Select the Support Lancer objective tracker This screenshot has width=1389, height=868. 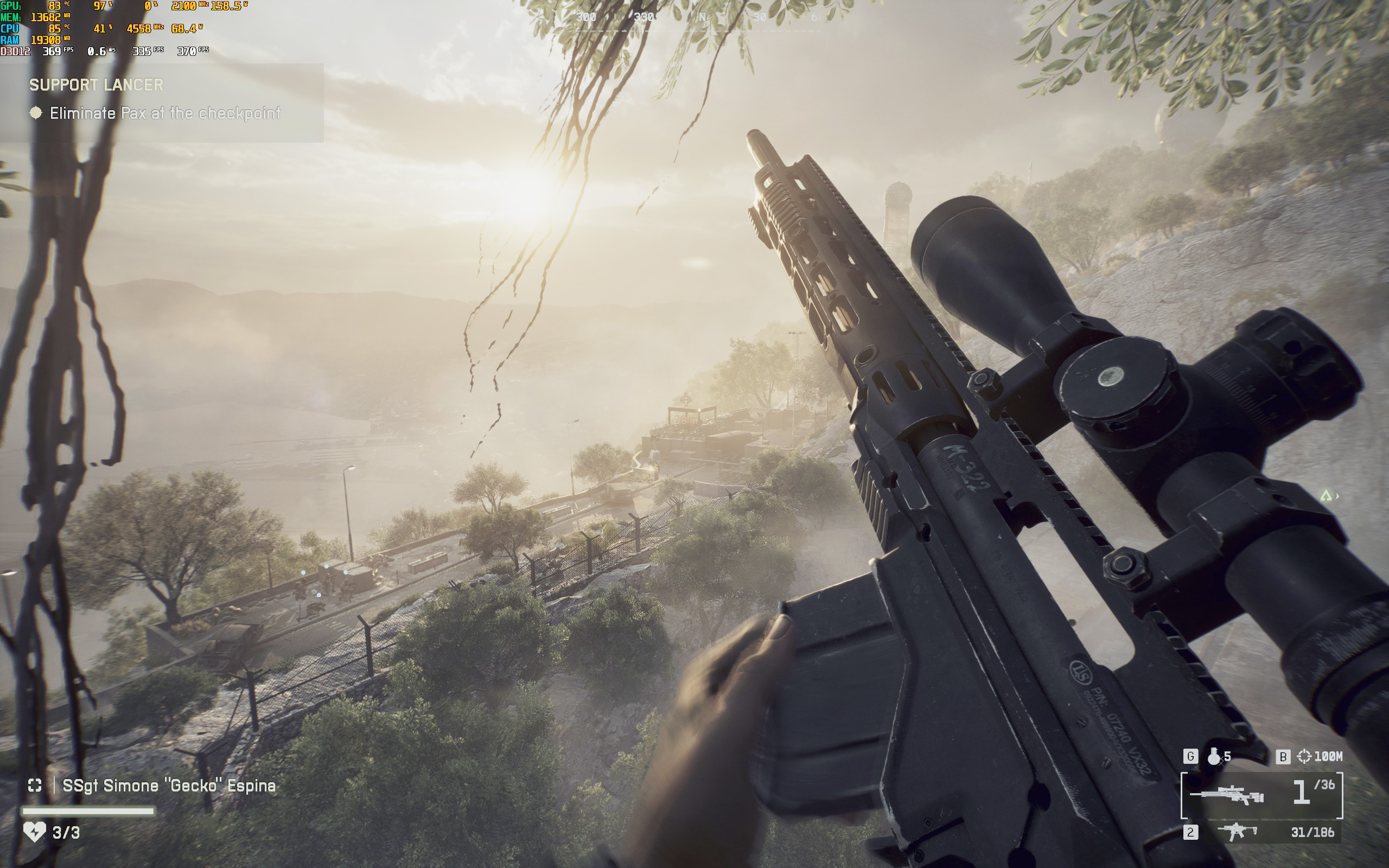pyautogui.click(x=97, y=85)
